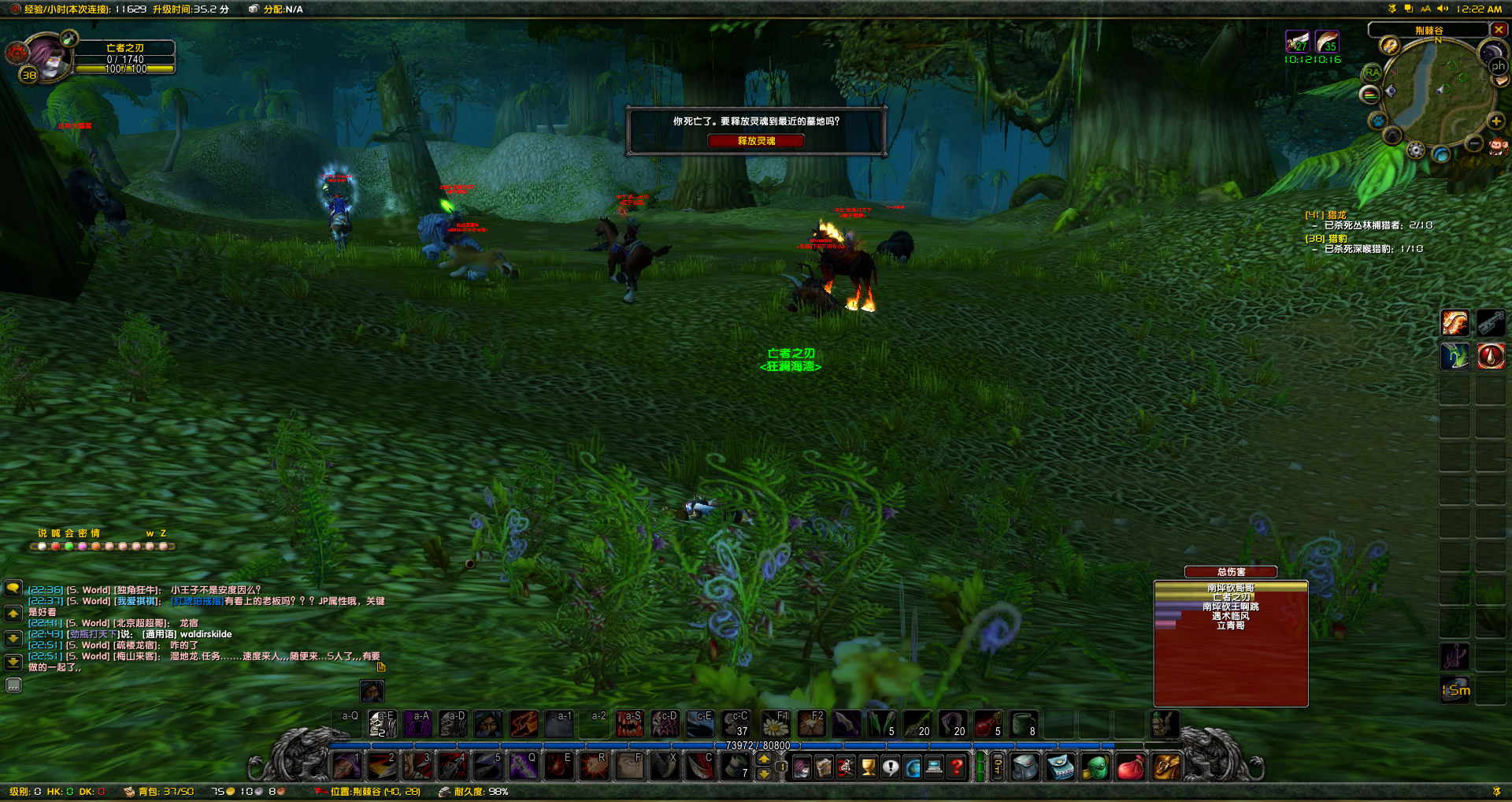The image size is (1512, 802).
Task: Open the chat speech-bubble menu icon
Action: click(13, 589)
